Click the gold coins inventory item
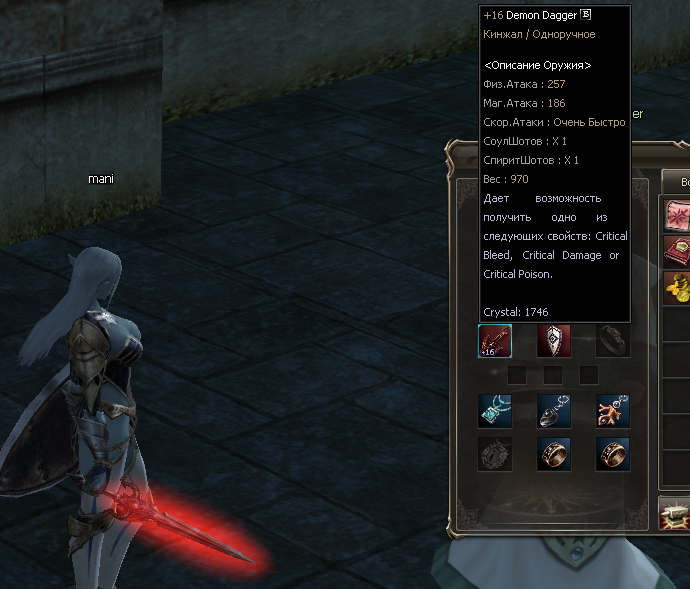Image resolution: width=690 pixels, height=589 pixels. pos(678,289)
